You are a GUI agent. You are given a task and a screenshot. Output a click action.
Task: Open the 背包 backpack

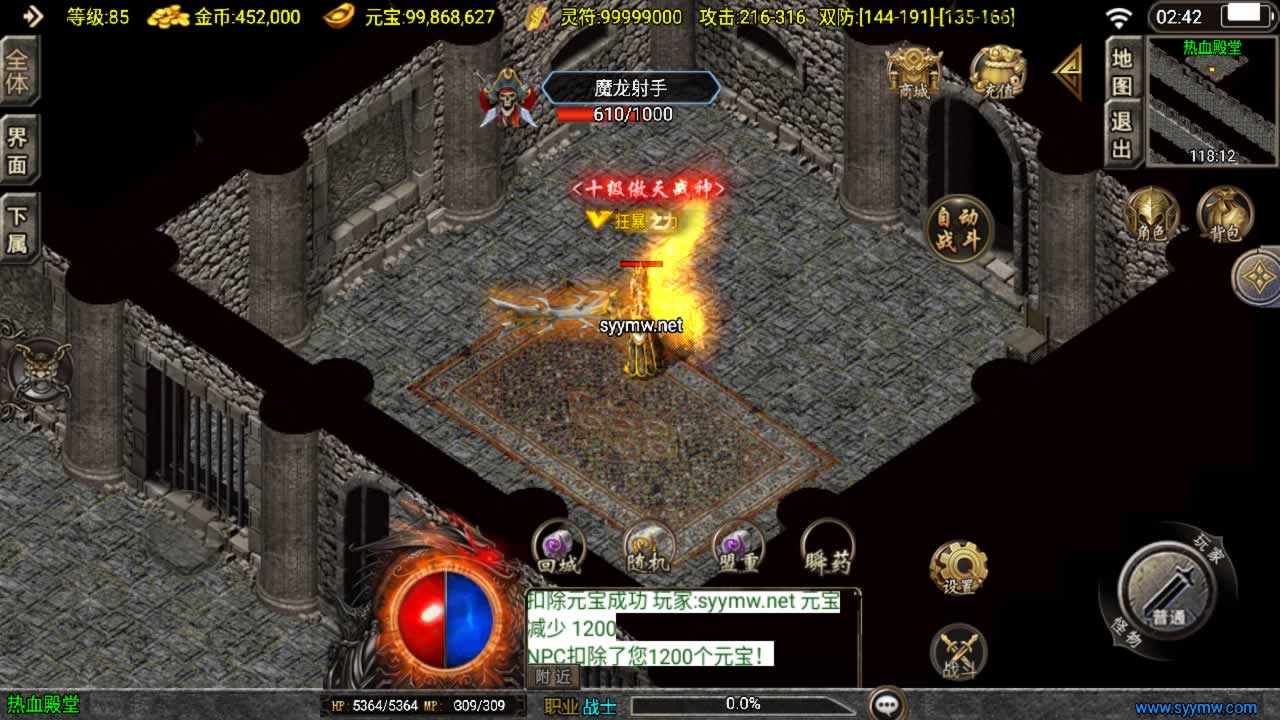click(1225, 214)
